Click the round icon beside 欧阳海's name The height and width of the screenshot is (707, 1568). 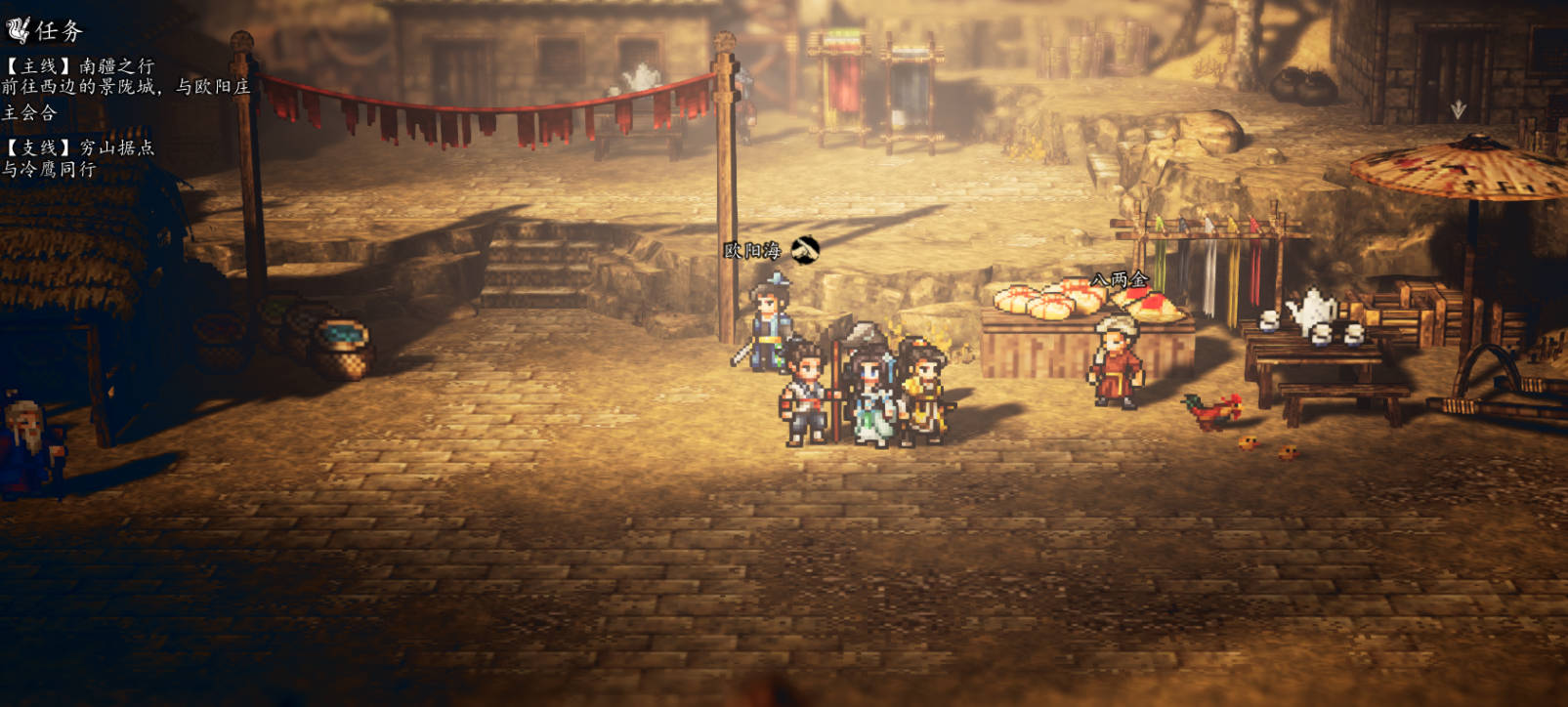click(x=805, y=250)
